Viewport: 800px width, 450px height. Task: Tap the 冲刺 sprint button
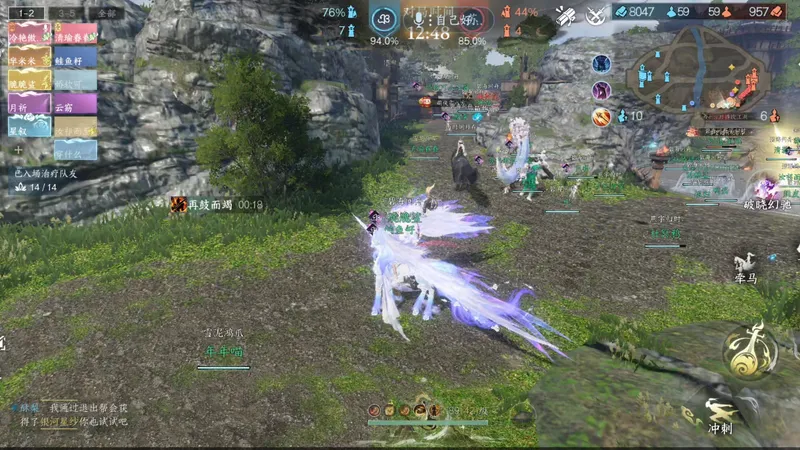720,415
